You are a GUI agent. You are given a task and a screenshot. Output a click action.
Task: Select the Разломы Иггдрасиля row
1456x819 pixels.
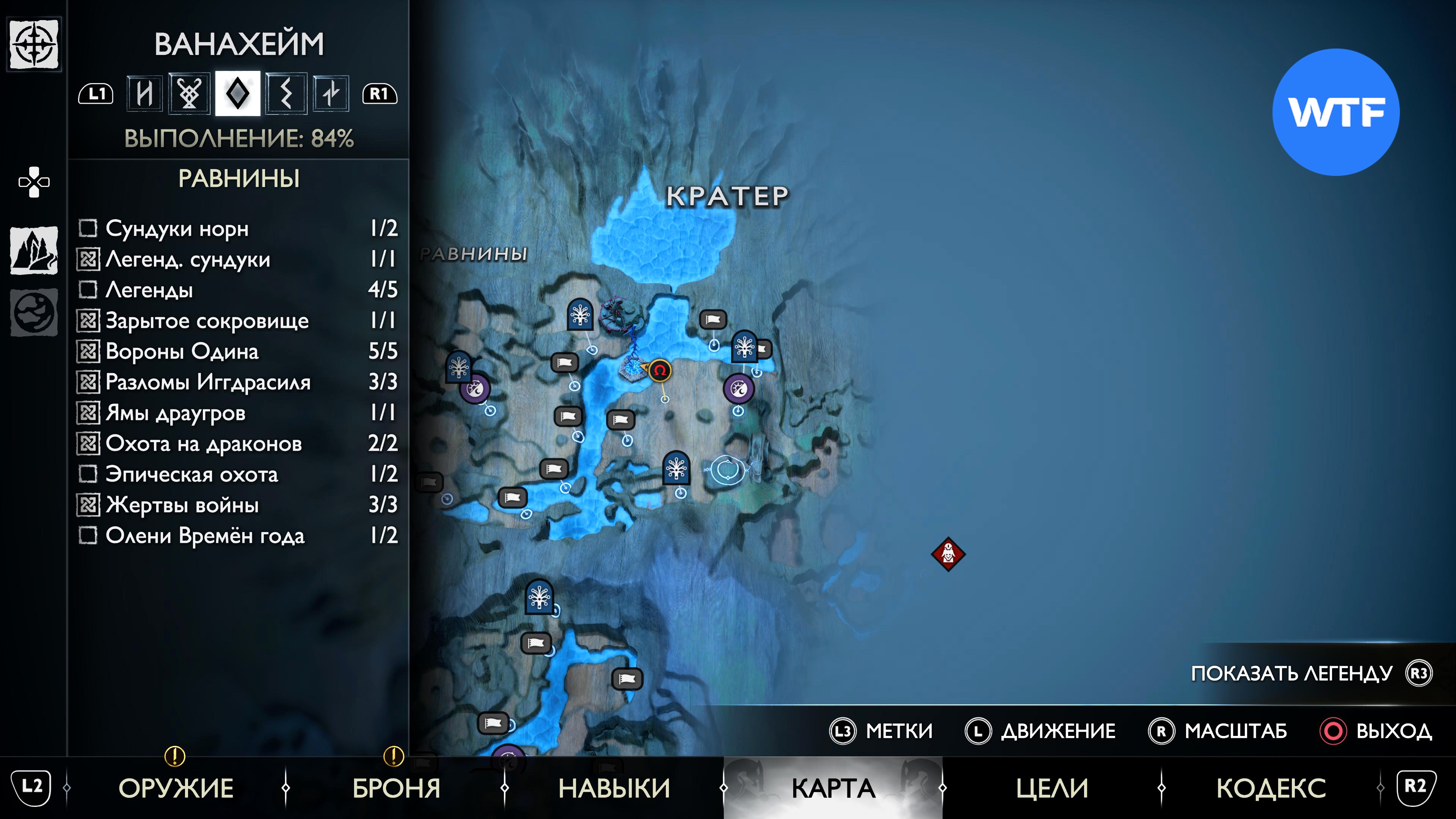tap(237, 382)
